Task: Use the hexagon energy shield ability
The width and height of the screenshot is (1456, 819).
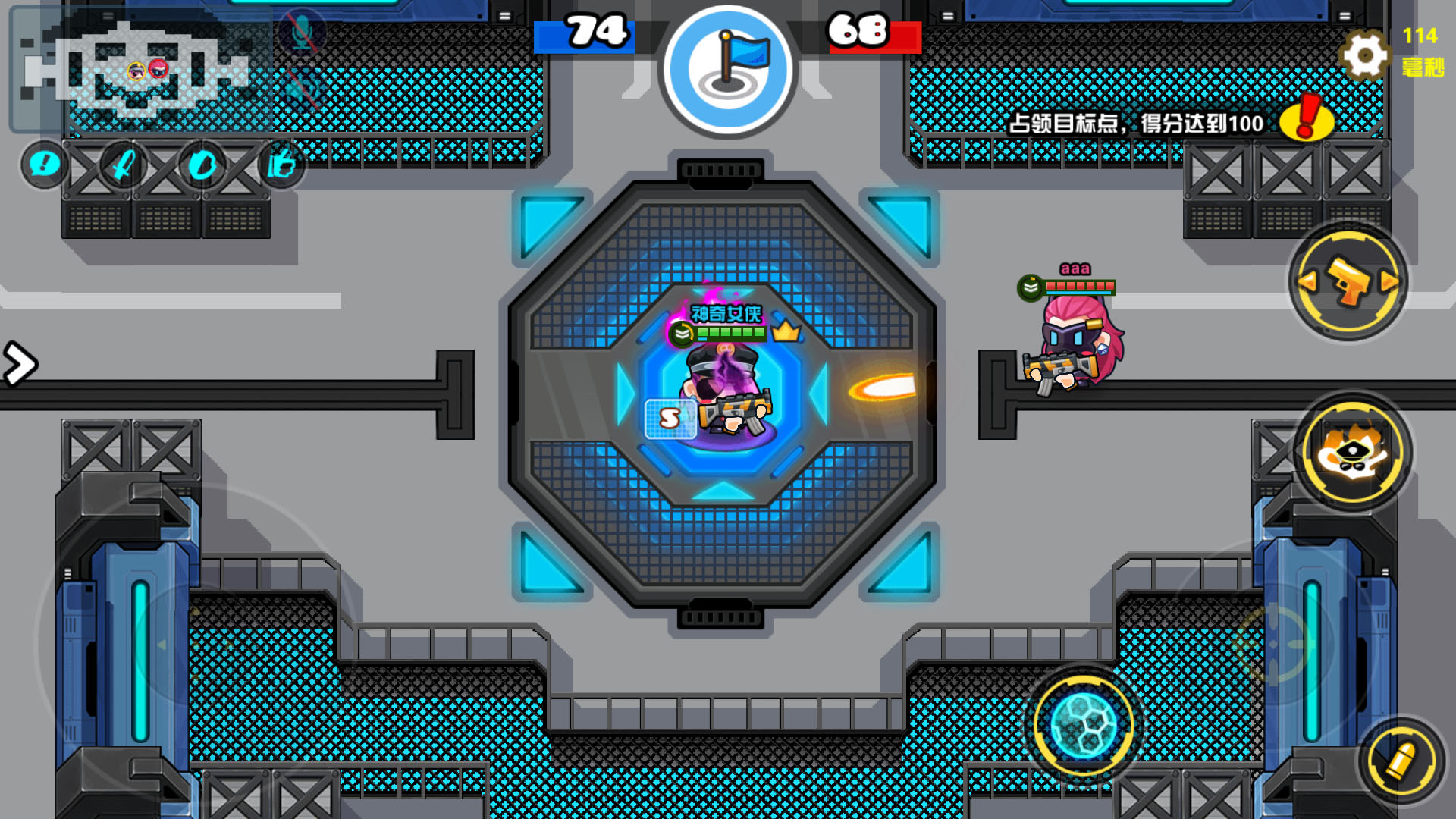Action: coord(1084,726)
